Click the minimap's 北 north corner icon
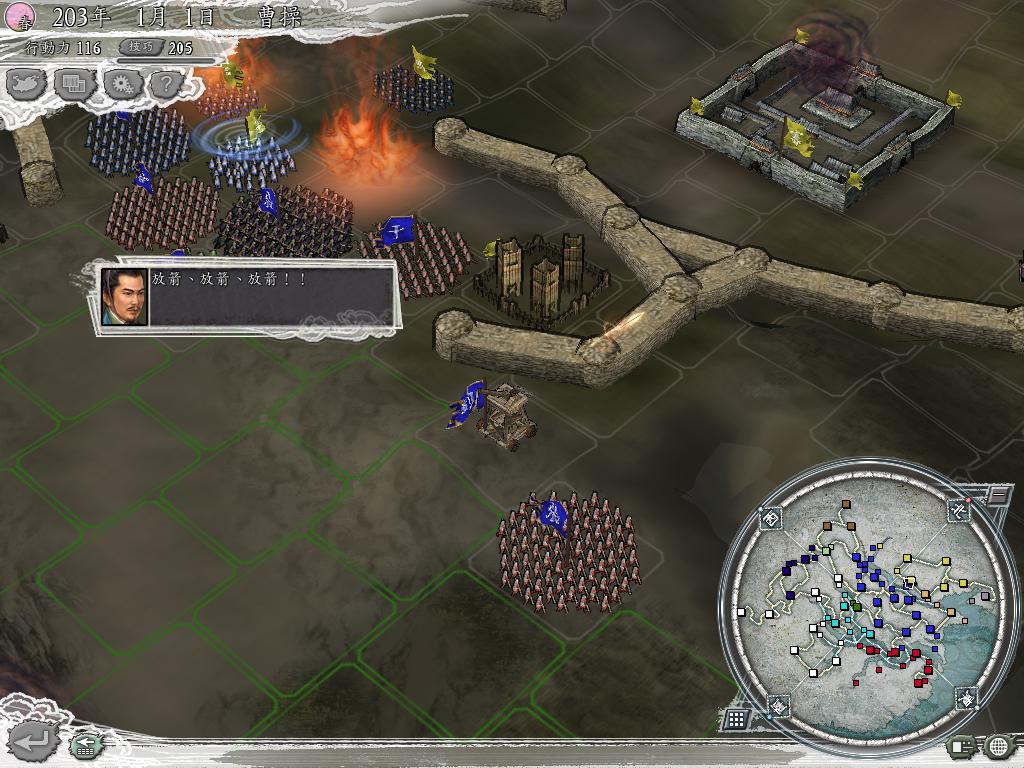 pos(959,510)
